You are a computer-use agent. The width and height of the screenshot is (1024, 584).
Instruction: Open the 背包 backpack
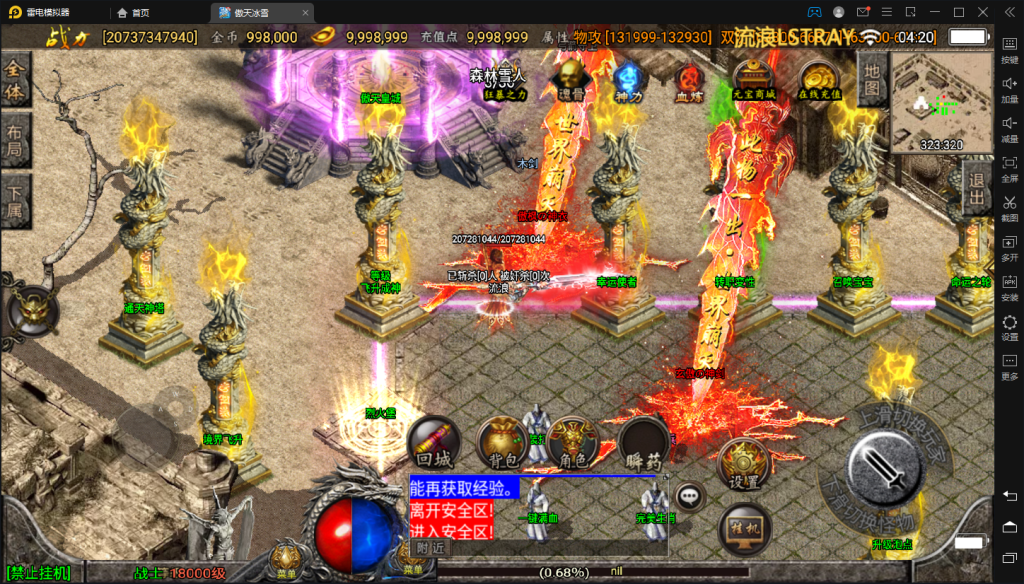point(502,441)
